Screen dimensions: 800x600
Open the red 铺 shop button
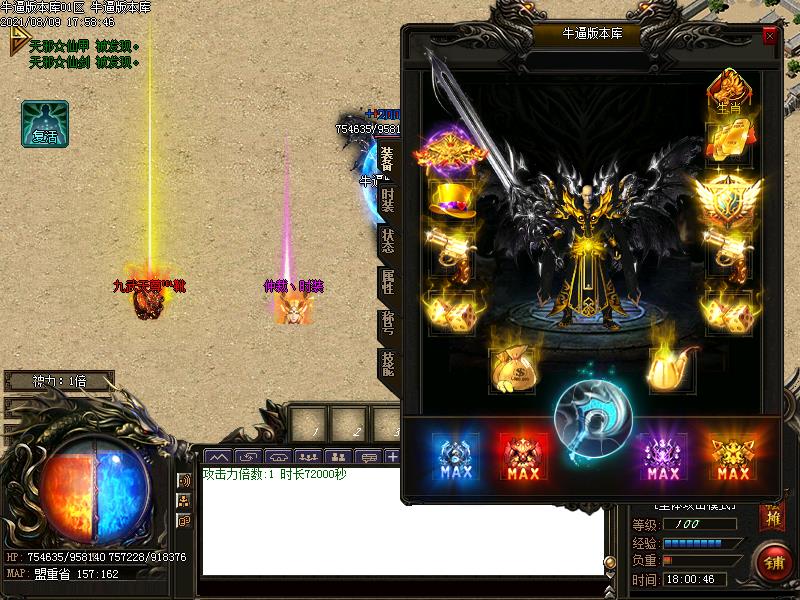pos(774,562)
